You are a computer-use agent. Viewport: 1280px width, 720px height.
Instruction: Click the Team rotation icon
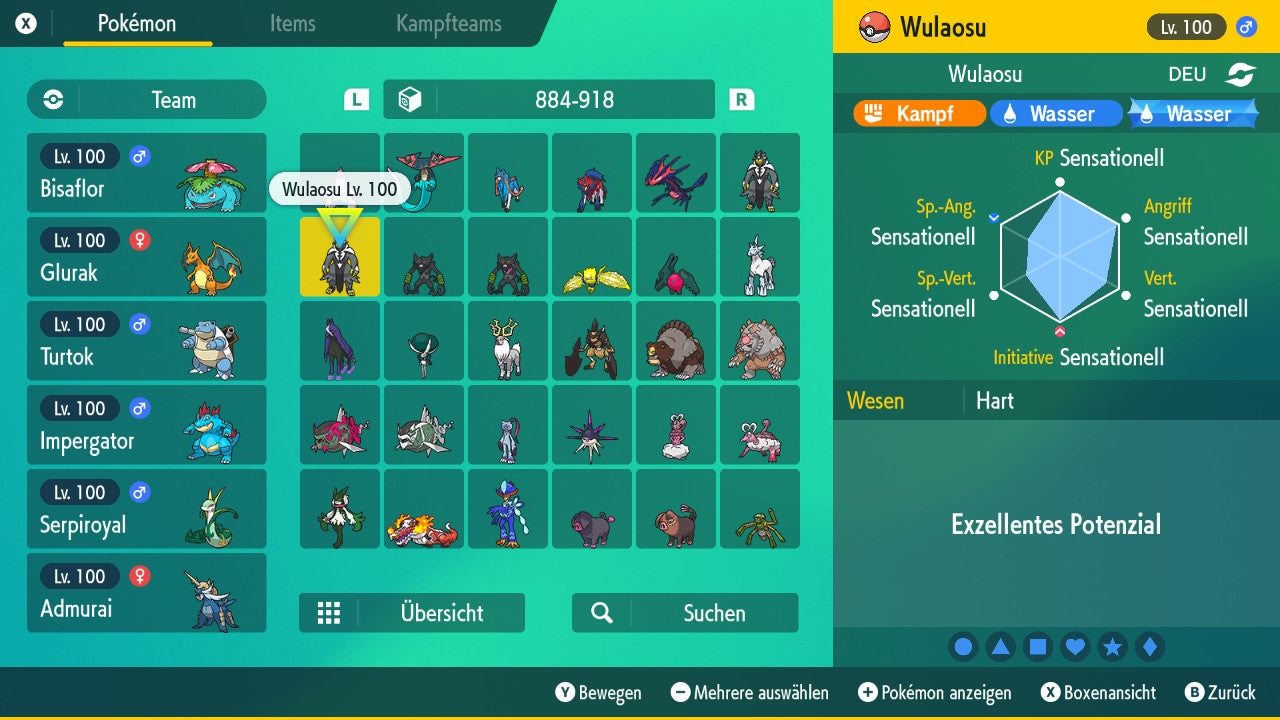52,99
